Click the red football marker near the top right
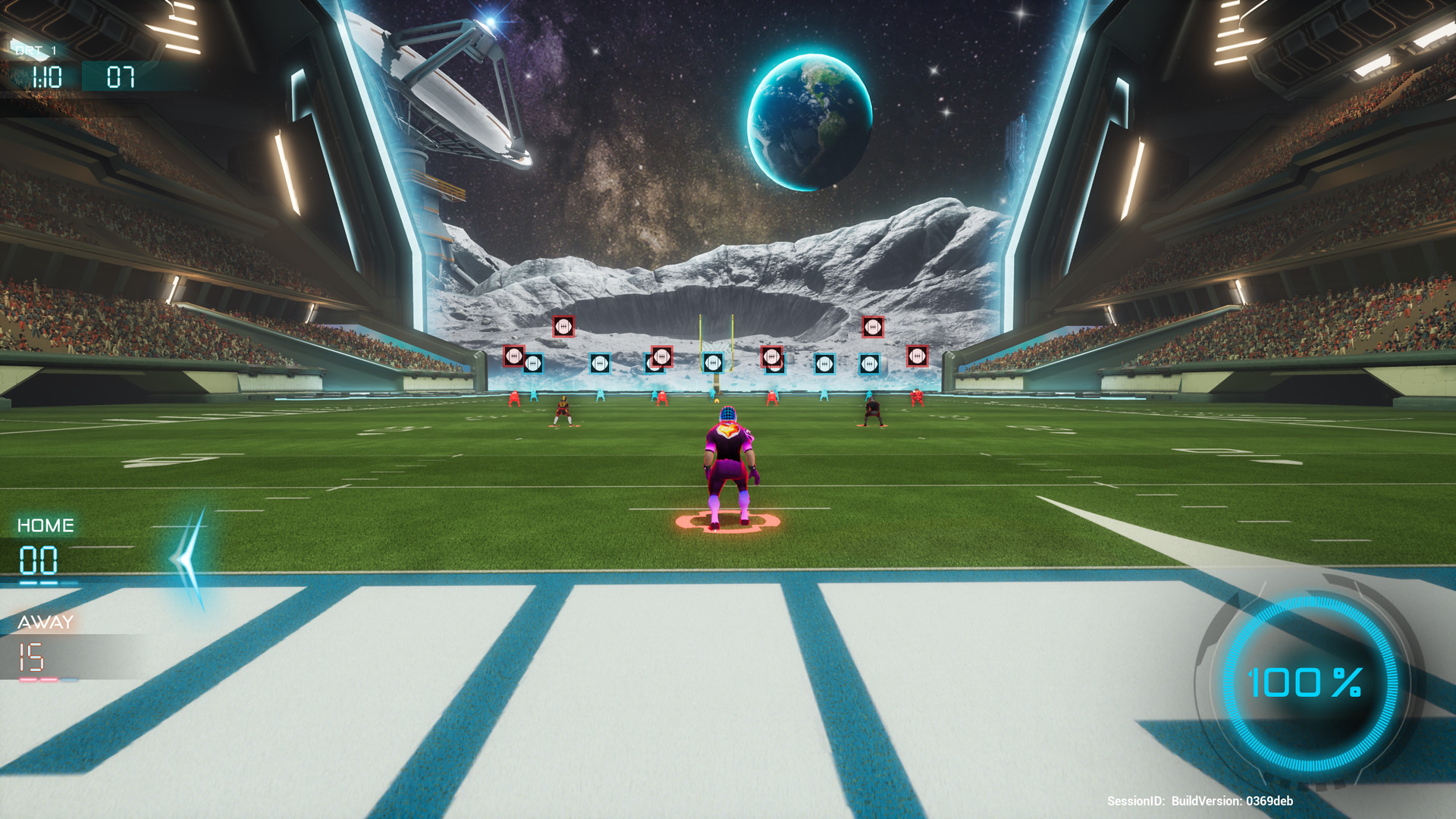 pos(872,327)
